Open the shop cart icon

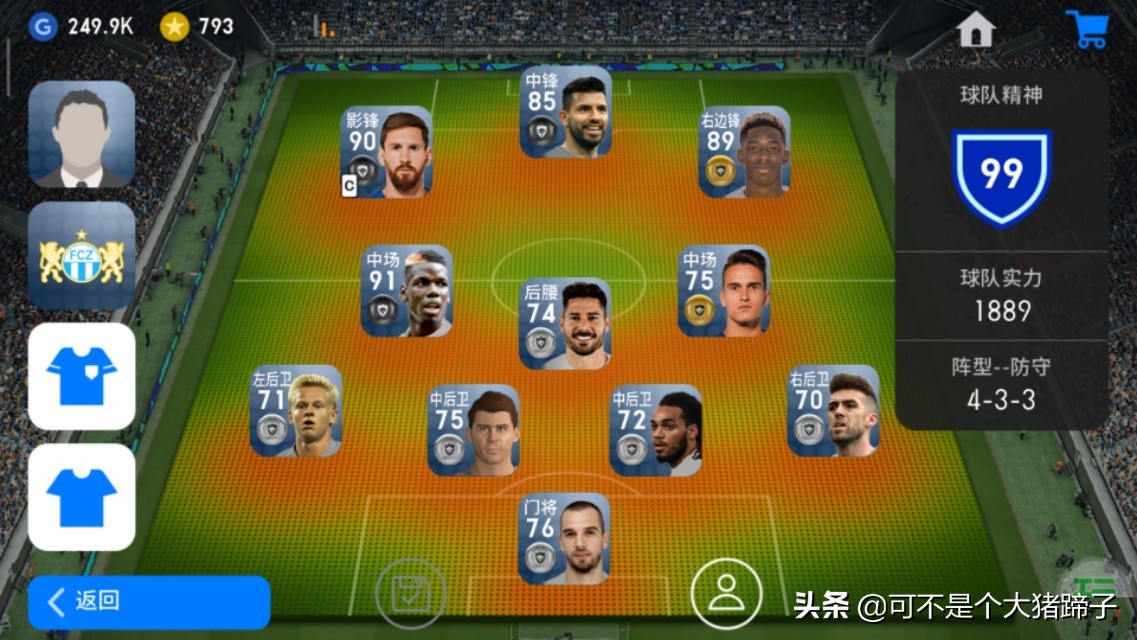click(1087, 29)
